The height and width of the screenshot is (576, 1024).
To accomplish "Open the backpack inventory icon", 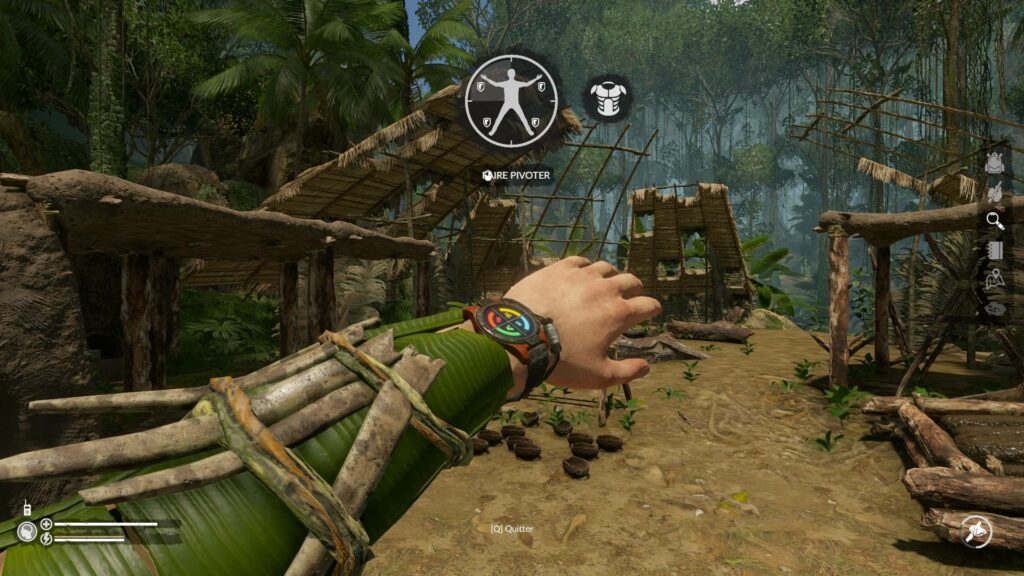I will (x=994, y=163).
